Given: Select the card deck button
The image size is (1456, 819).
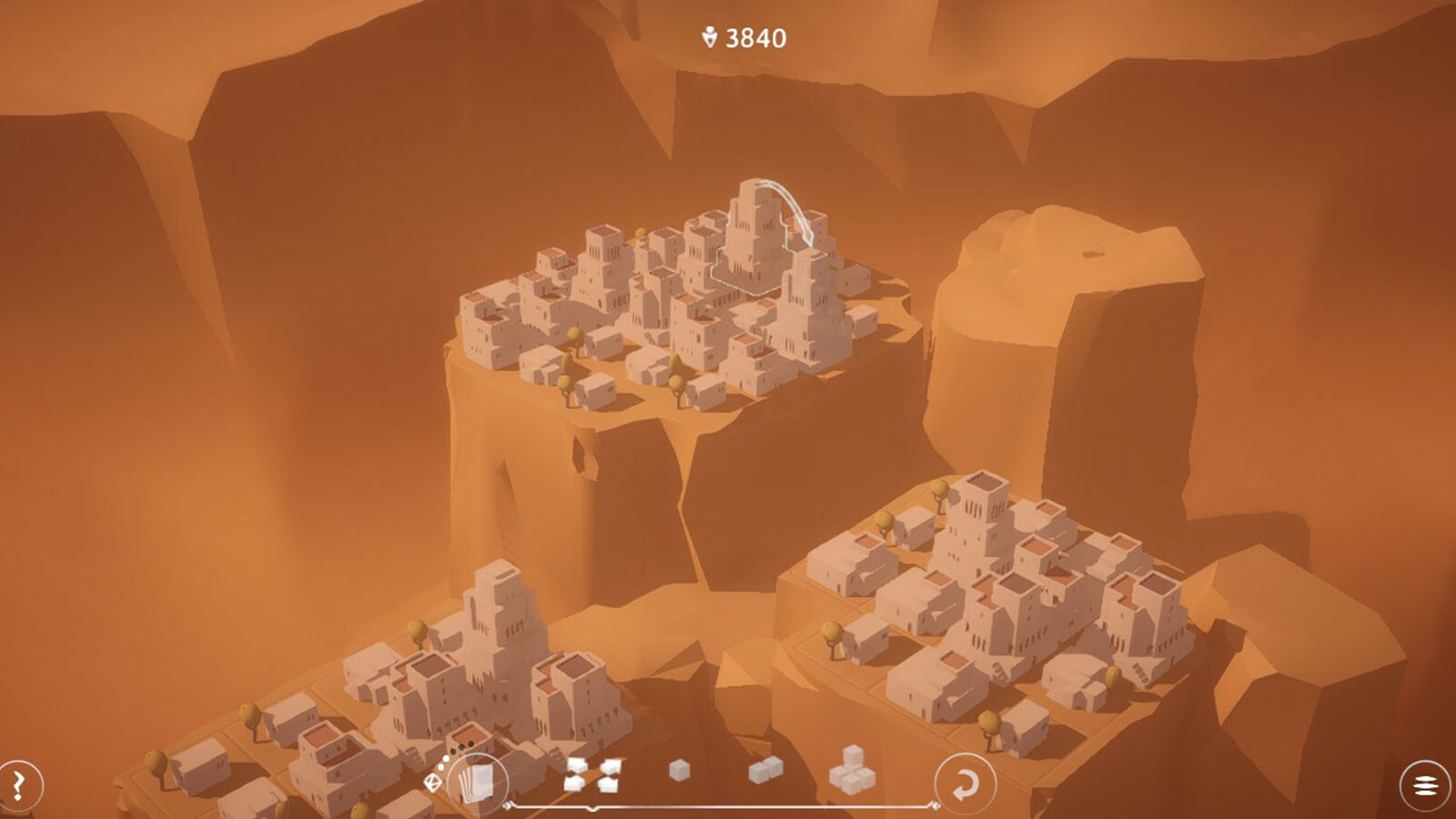Looking at the screenshot, I should click(478, 783).
